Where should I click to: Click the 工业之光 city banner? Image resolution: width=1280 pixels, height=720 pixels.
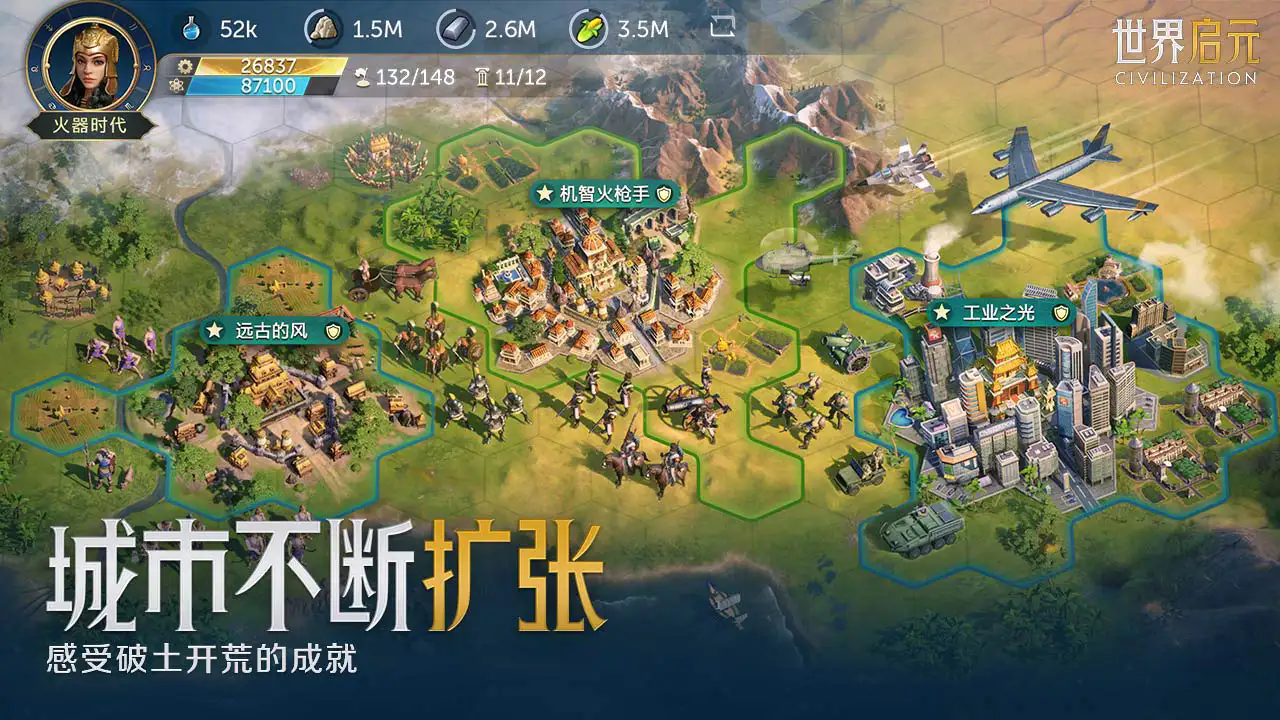1001,311
